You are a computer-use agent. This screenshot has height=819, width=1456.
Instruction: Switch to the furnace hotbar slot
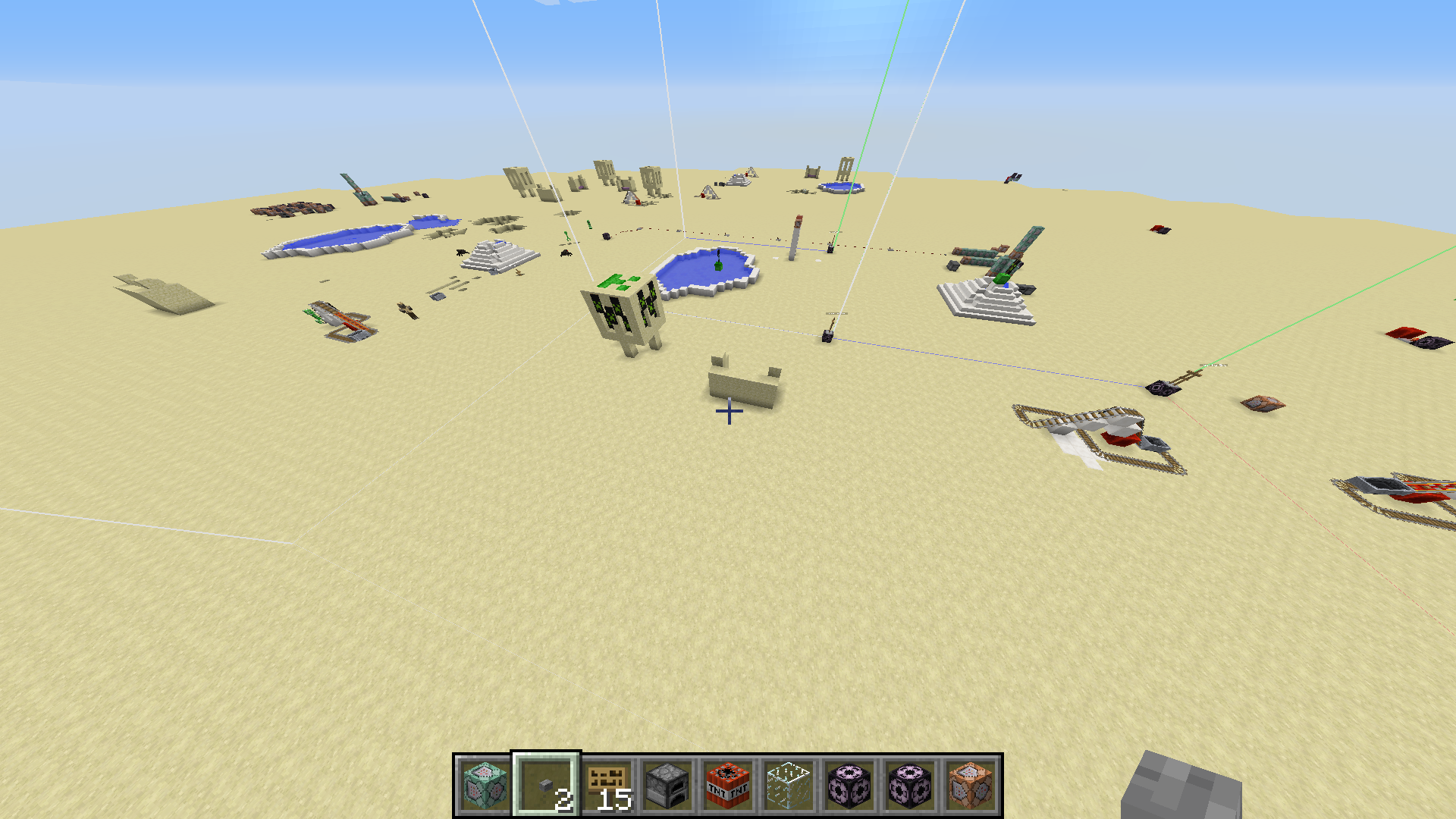tap(667, 785)
